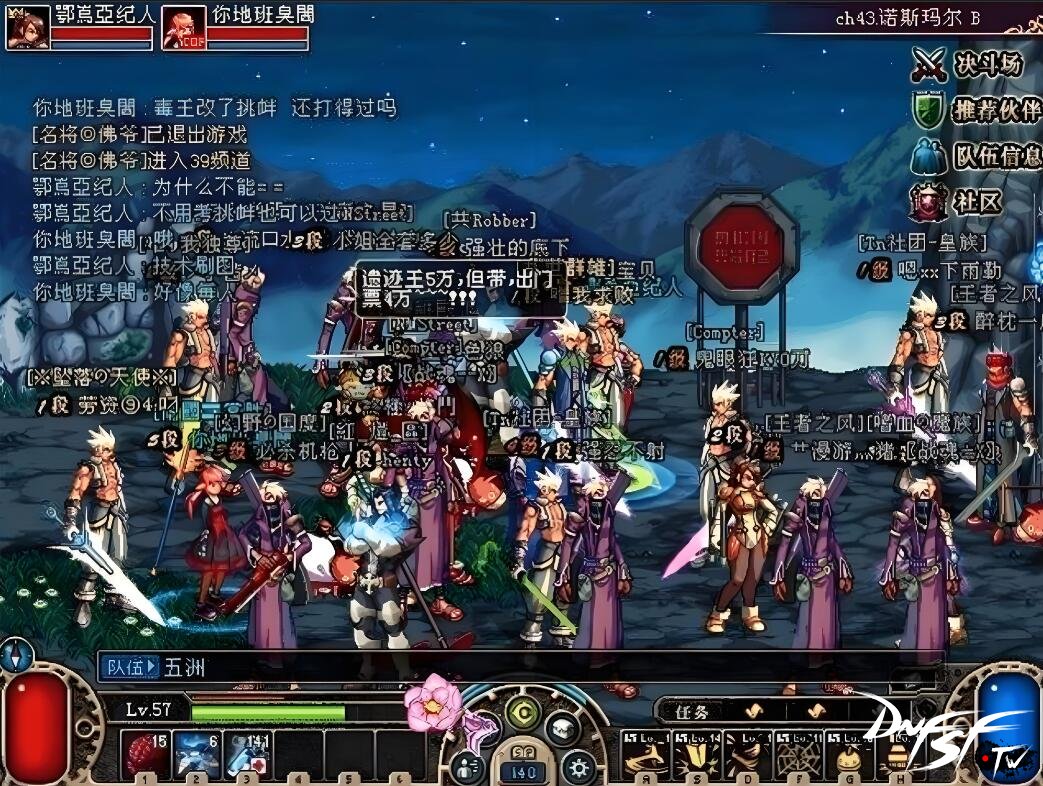Open the character silhouette menu button
1043x786 pixels.
click(x=467, y=767)
